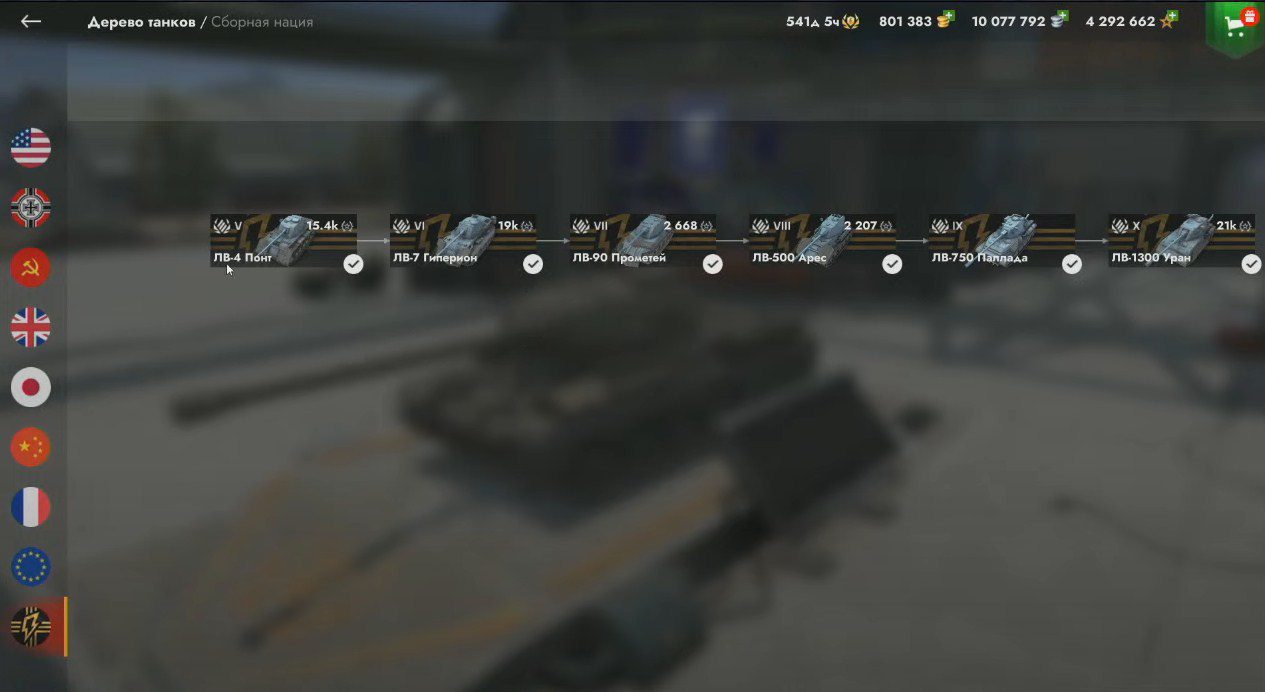Select the hybrid nation lightning icon
Image resolution: width=1265 pixels, height=692 pixels.
31,627
